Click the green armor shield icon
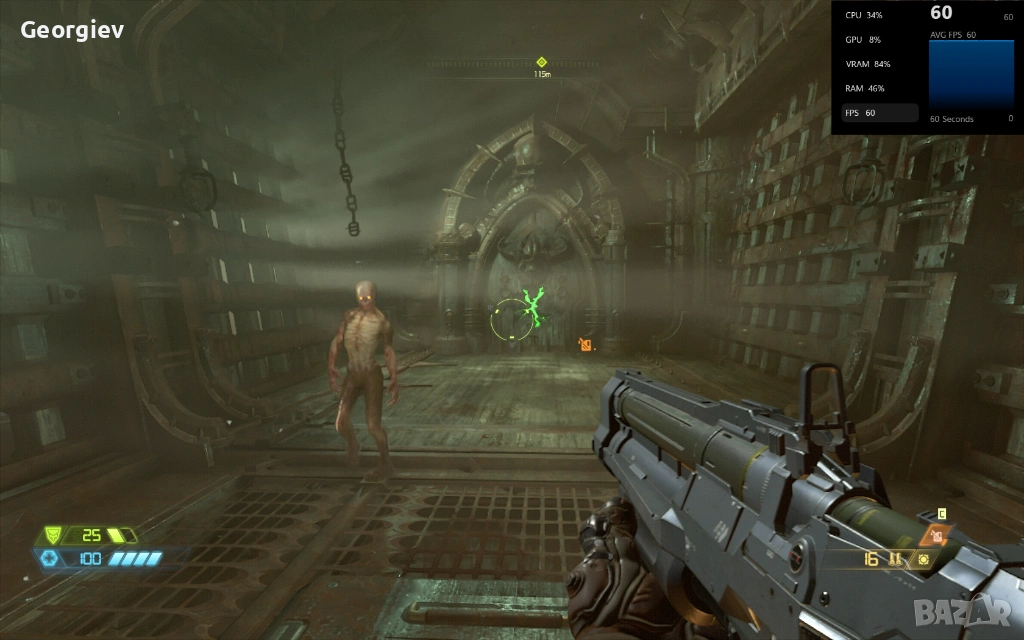This screenshot has height=640, width=1024. coord(53,535)
